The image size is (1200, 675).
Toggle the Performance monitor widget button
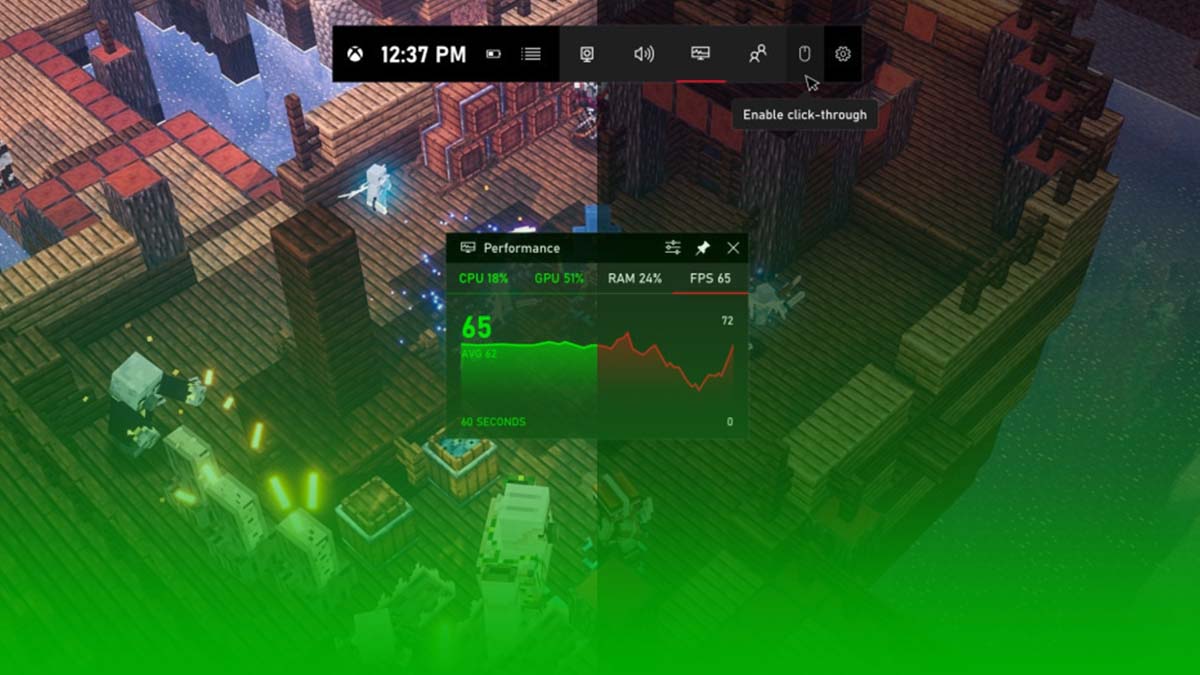coord(700,54)
